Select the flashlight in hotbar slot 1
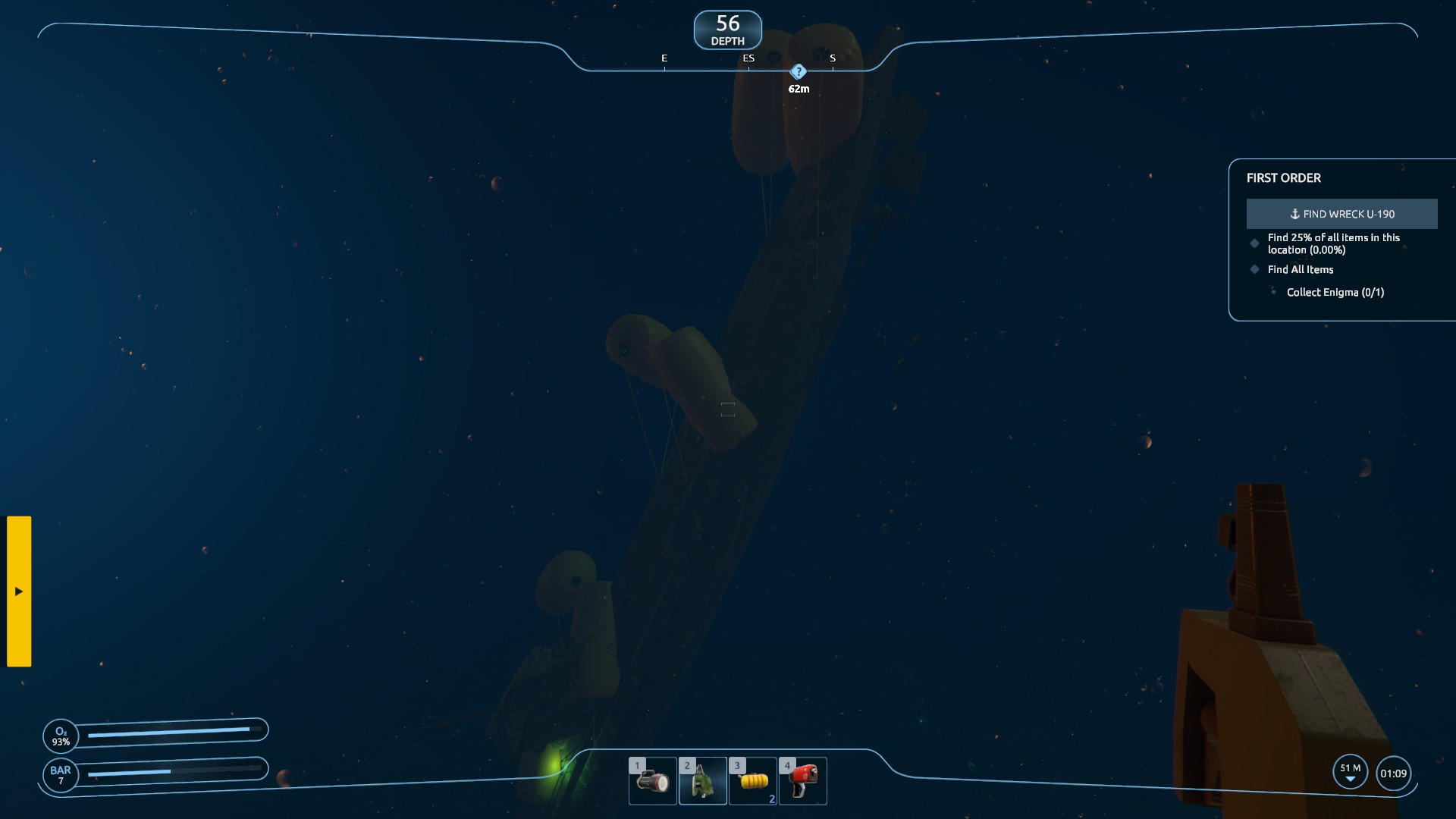Viewport: 1456px width, 819px height. 652,780
